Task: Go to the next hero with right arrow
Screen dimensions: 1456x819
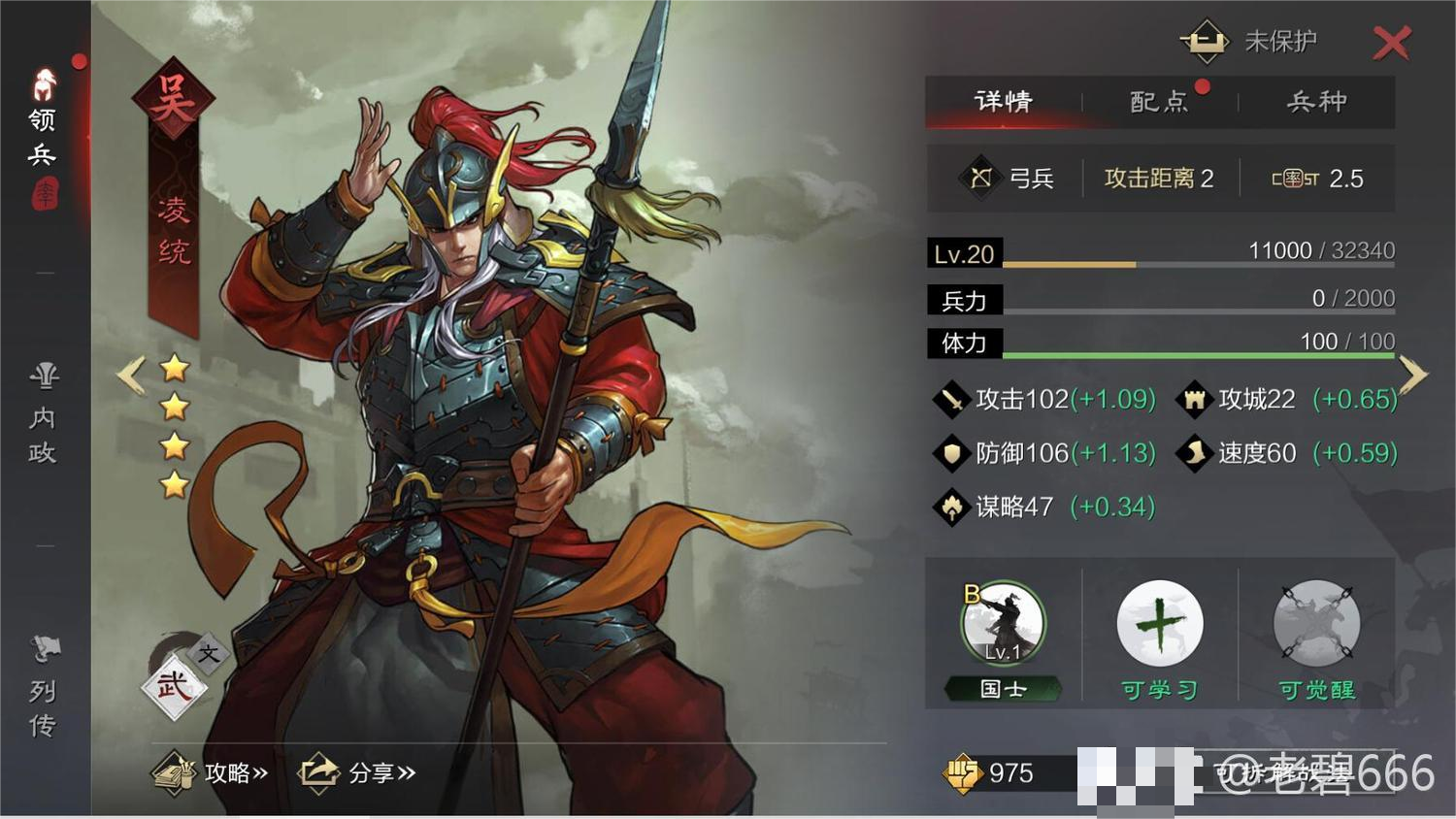Action: click(x=1413, y=375)
